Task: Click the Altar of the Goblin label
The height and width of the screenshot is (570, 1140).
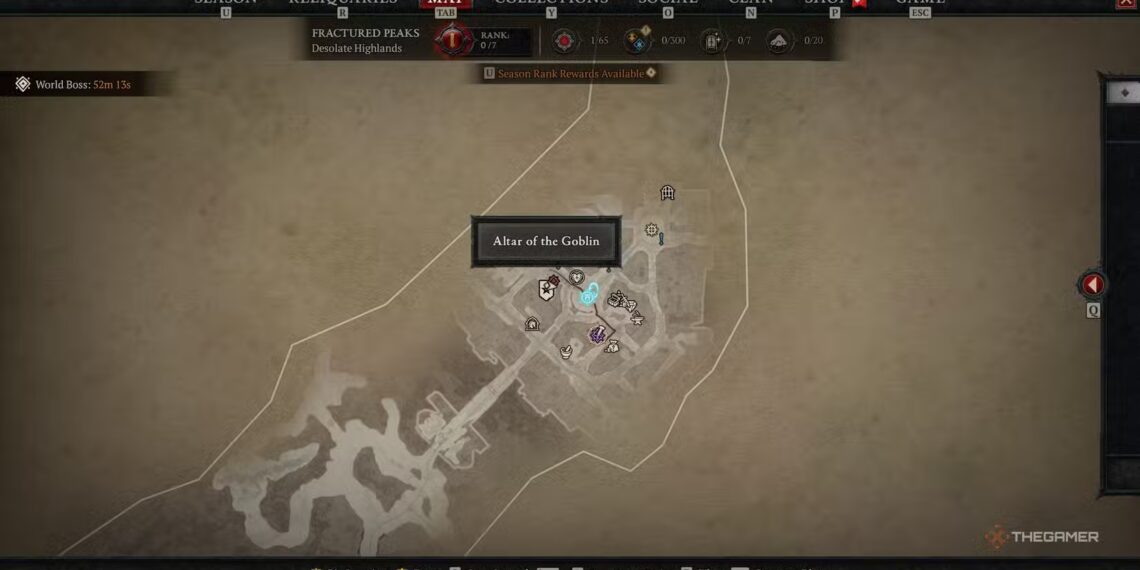Action: click(x=546, y=242)
